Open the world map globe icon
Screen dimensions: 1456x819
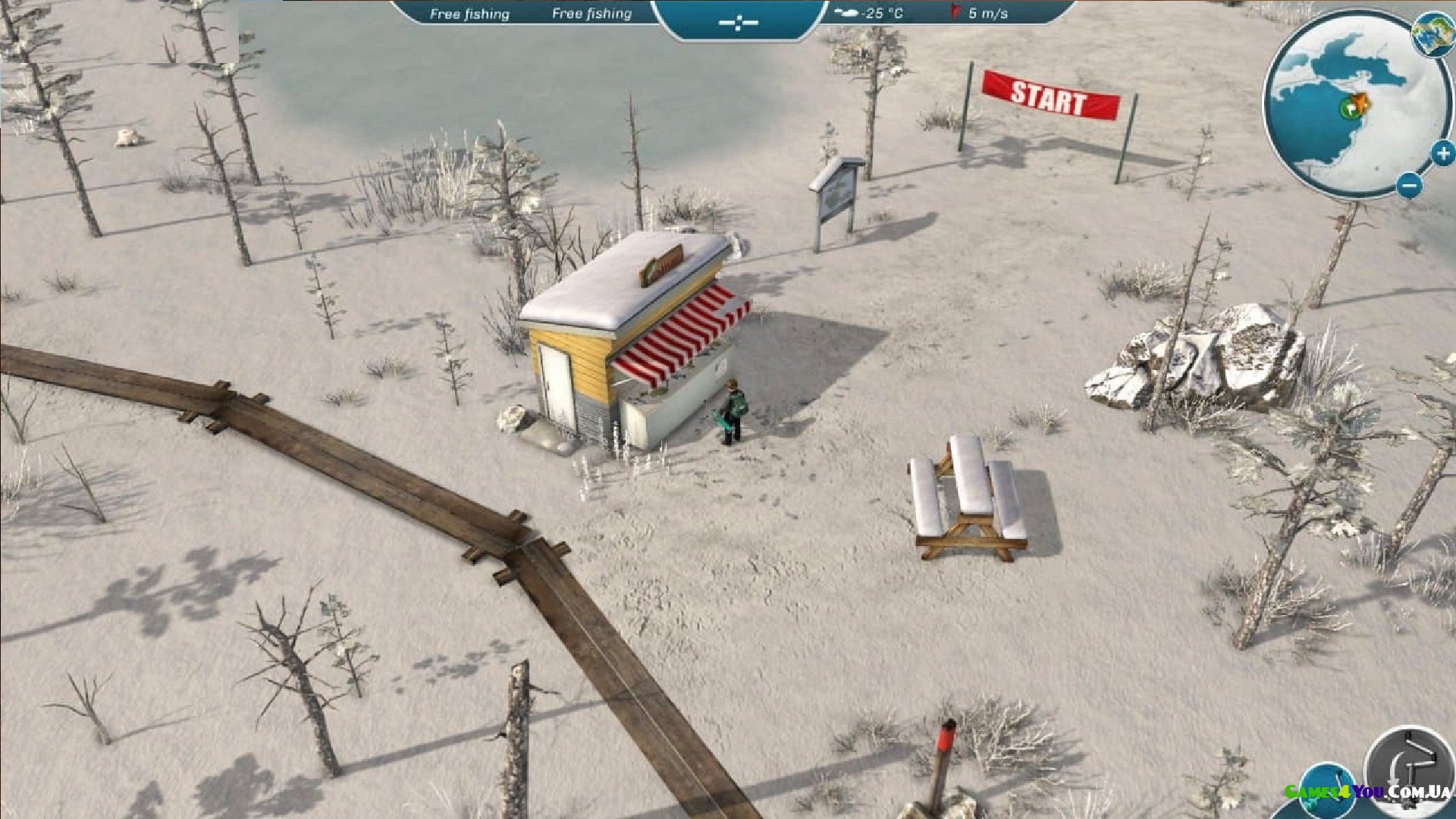pos(1433,35)
